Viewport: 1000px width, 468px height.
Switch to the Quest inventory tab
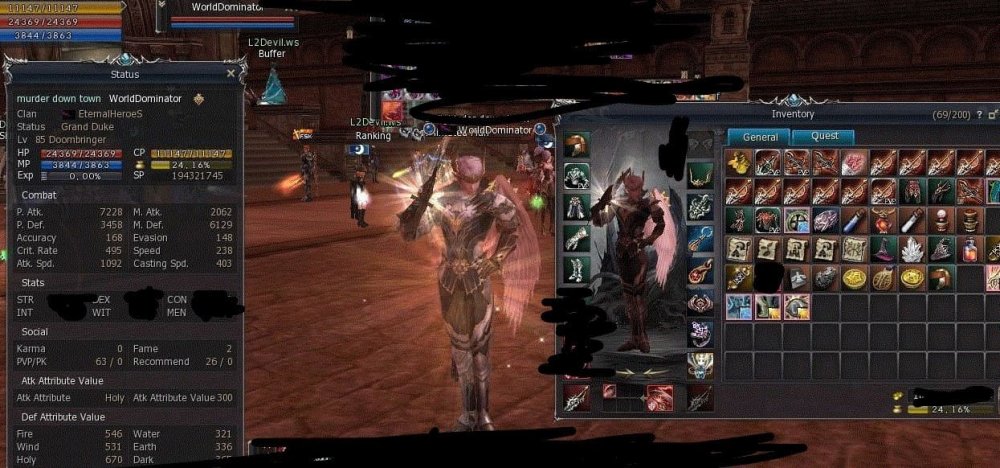coord(825,136)
